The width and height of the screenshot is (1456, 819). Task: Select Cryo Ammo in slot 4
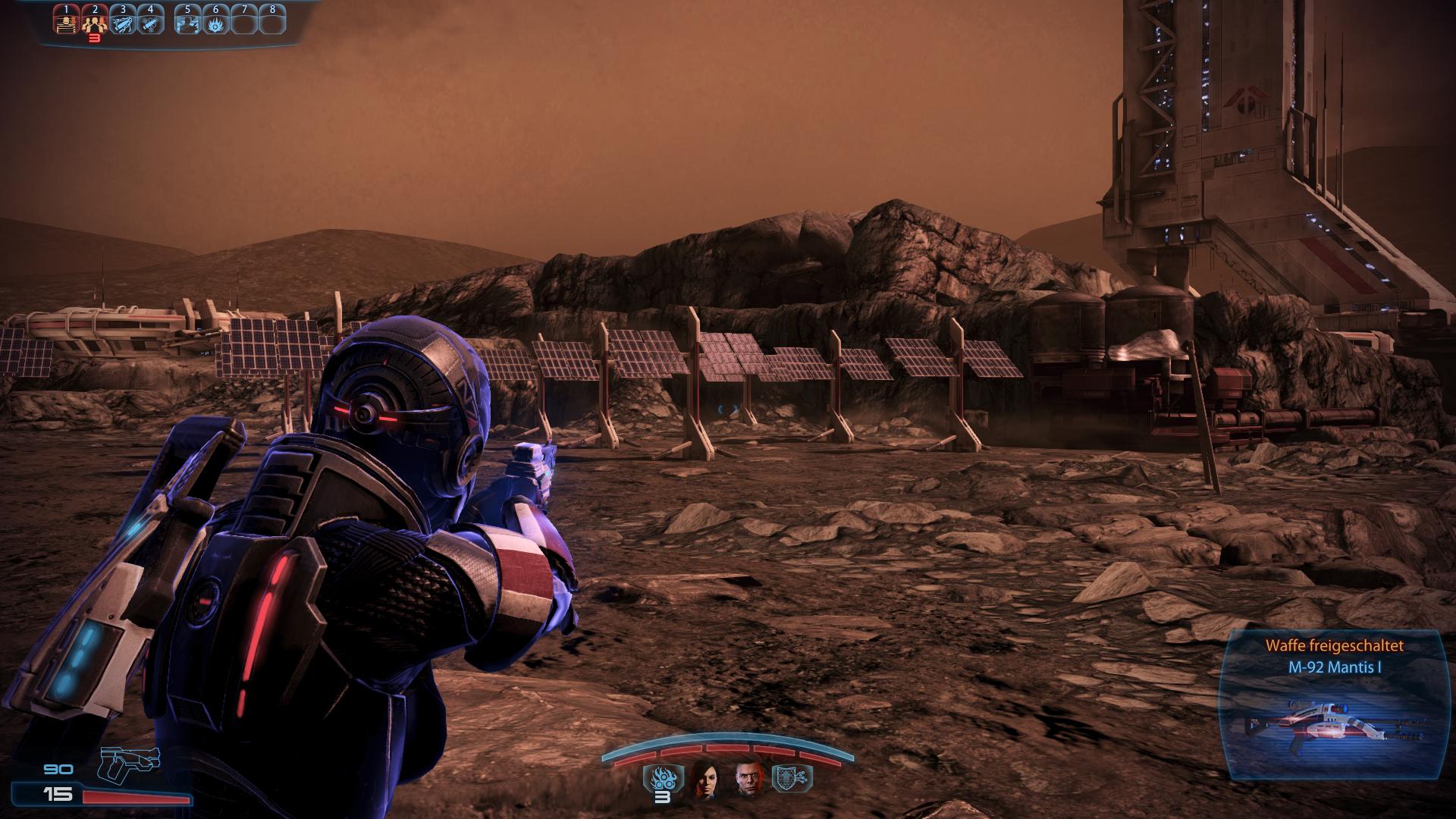point(150,20)
